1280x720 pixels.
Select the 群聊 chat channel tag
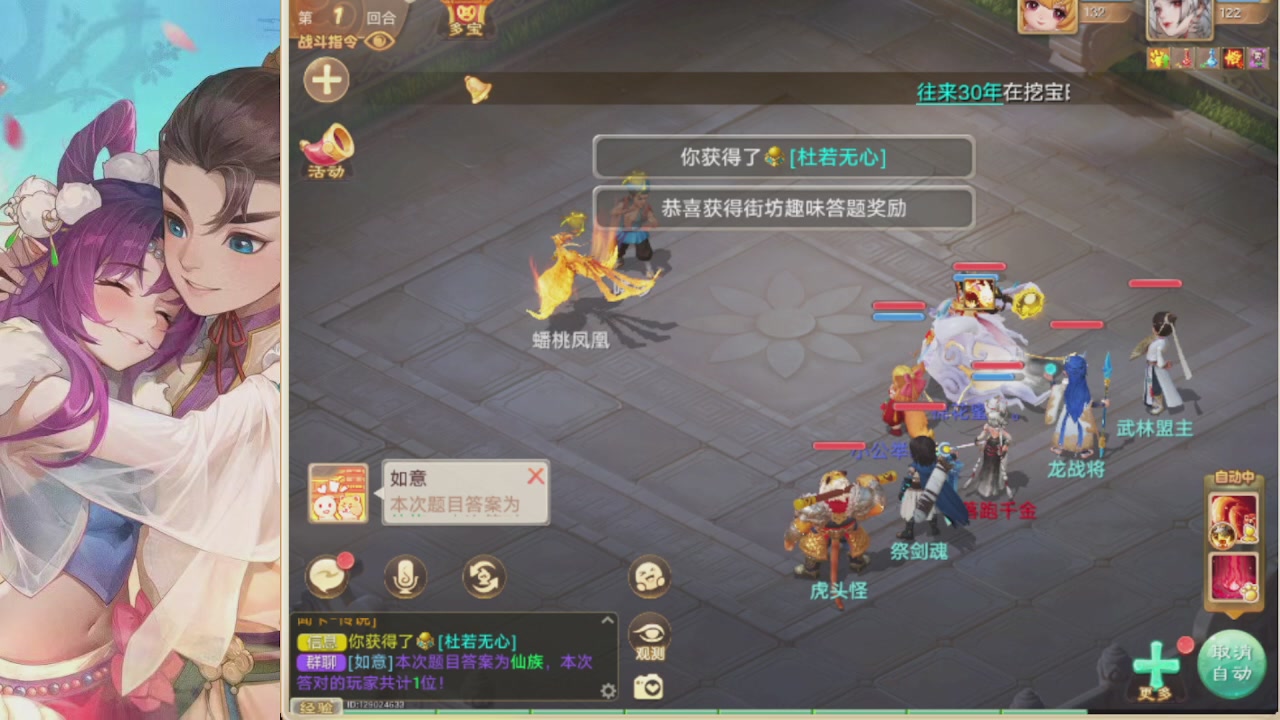tap(322, 662)
